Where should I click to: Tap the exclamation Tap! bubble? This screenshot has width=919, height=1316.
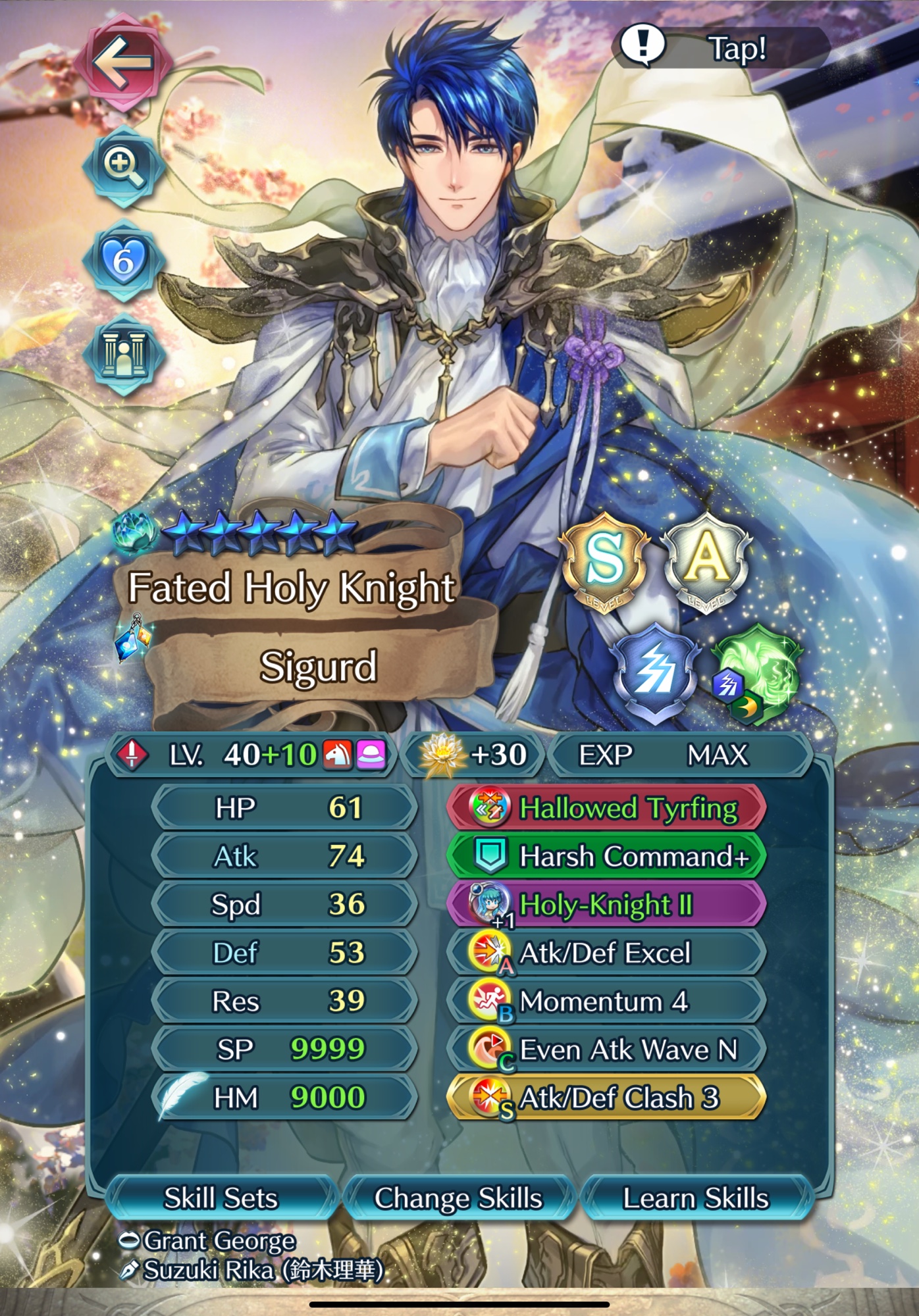coord(721,47)
